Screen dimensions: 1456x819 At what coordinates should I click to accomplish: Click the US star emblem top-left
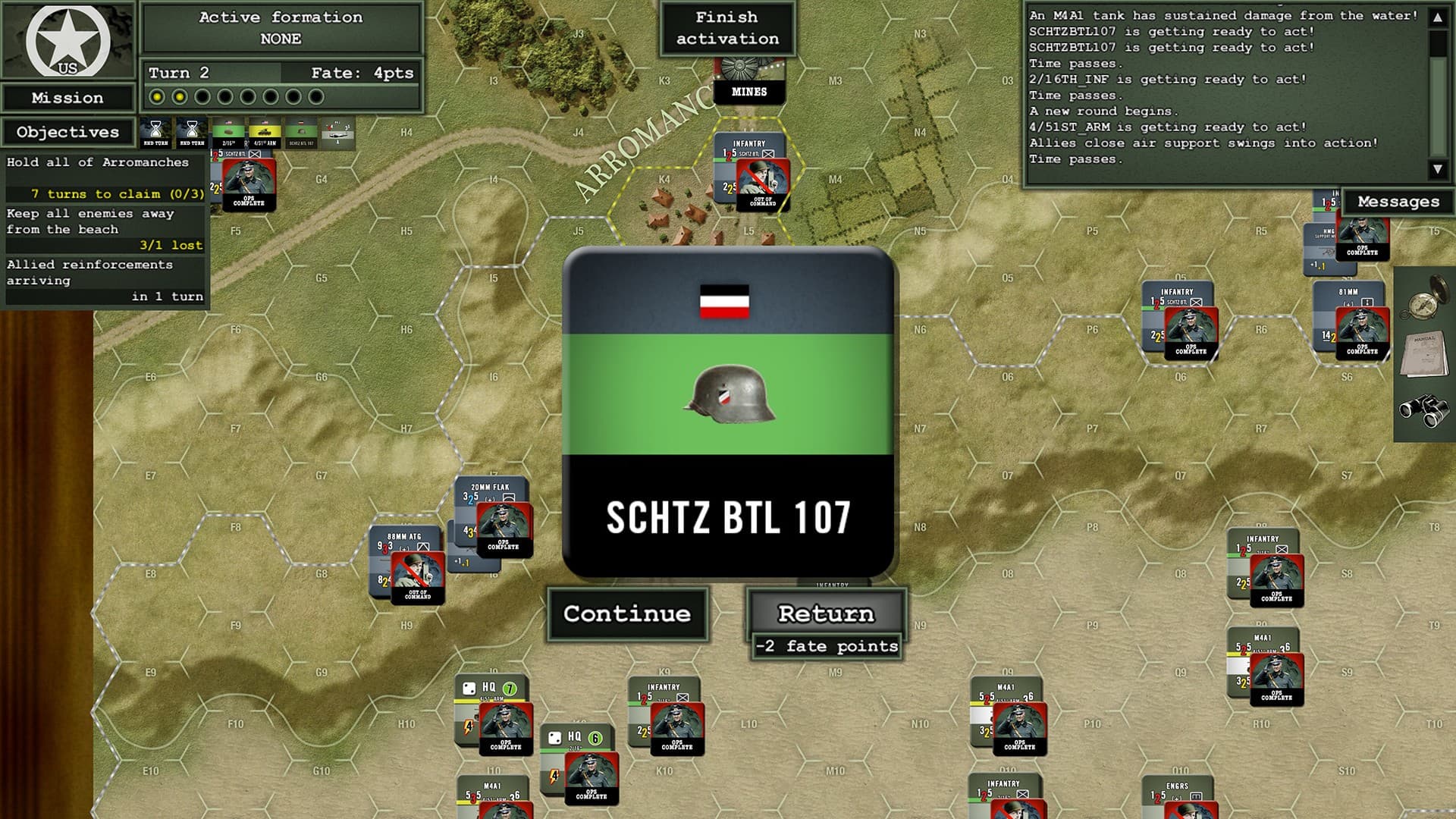click(67, 42)
